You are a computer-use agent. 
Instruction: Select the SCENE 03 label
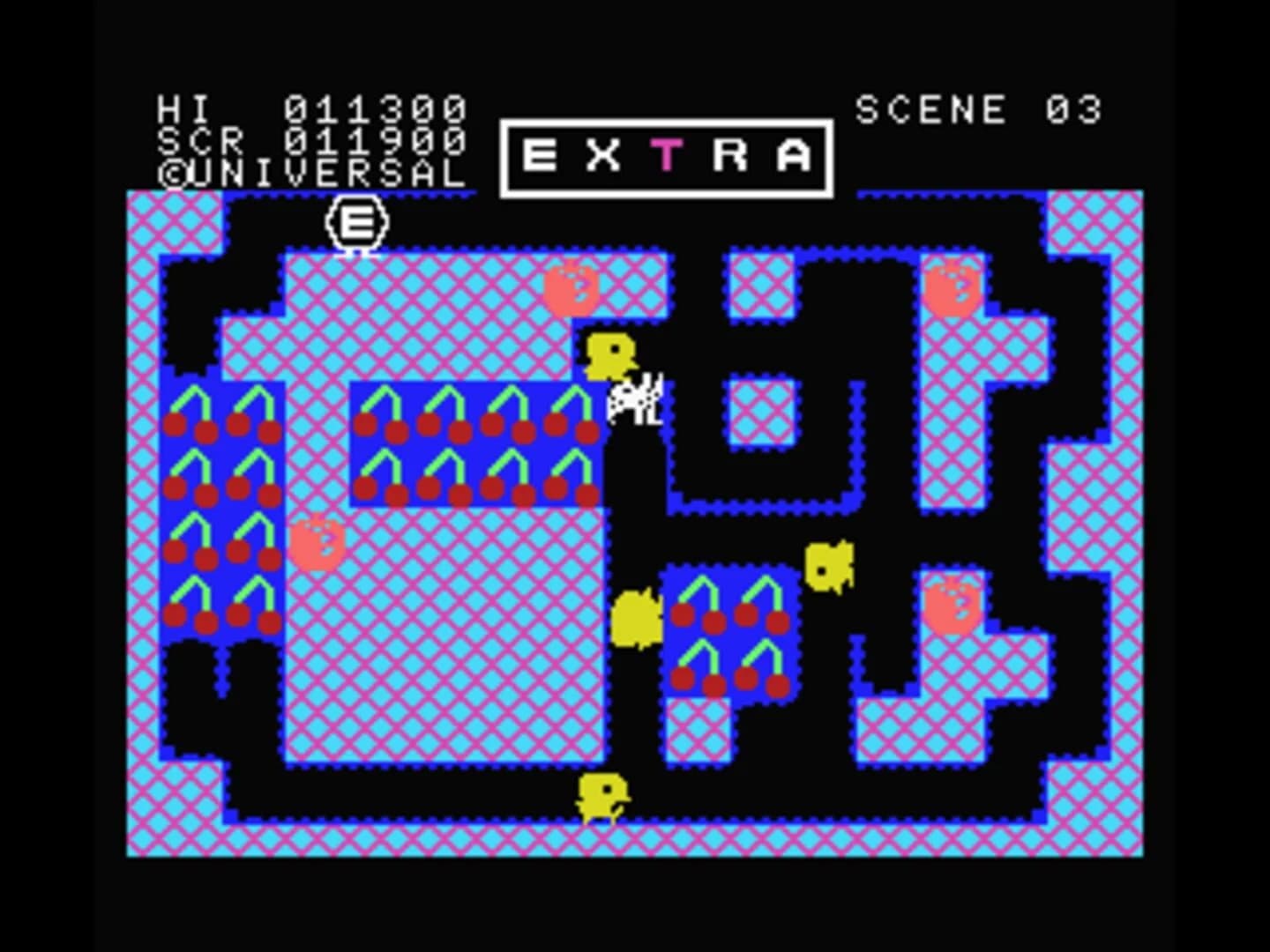point(979,108)
